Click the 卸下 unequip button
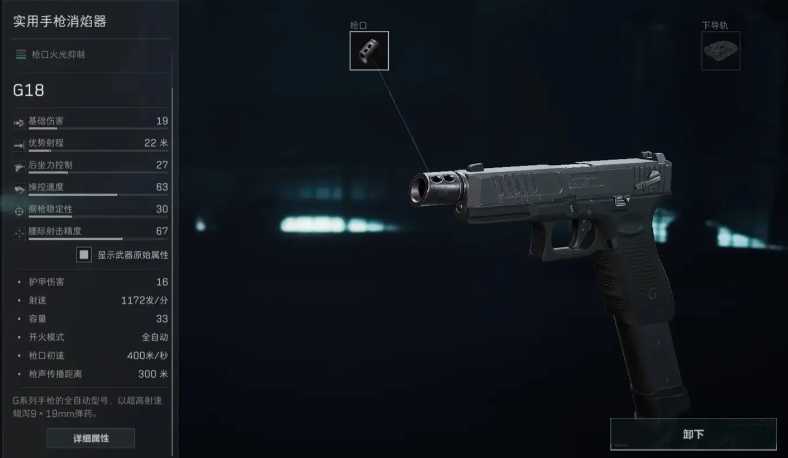The height and width of the screenshot is (458, 788). click(x=693, y=434)
